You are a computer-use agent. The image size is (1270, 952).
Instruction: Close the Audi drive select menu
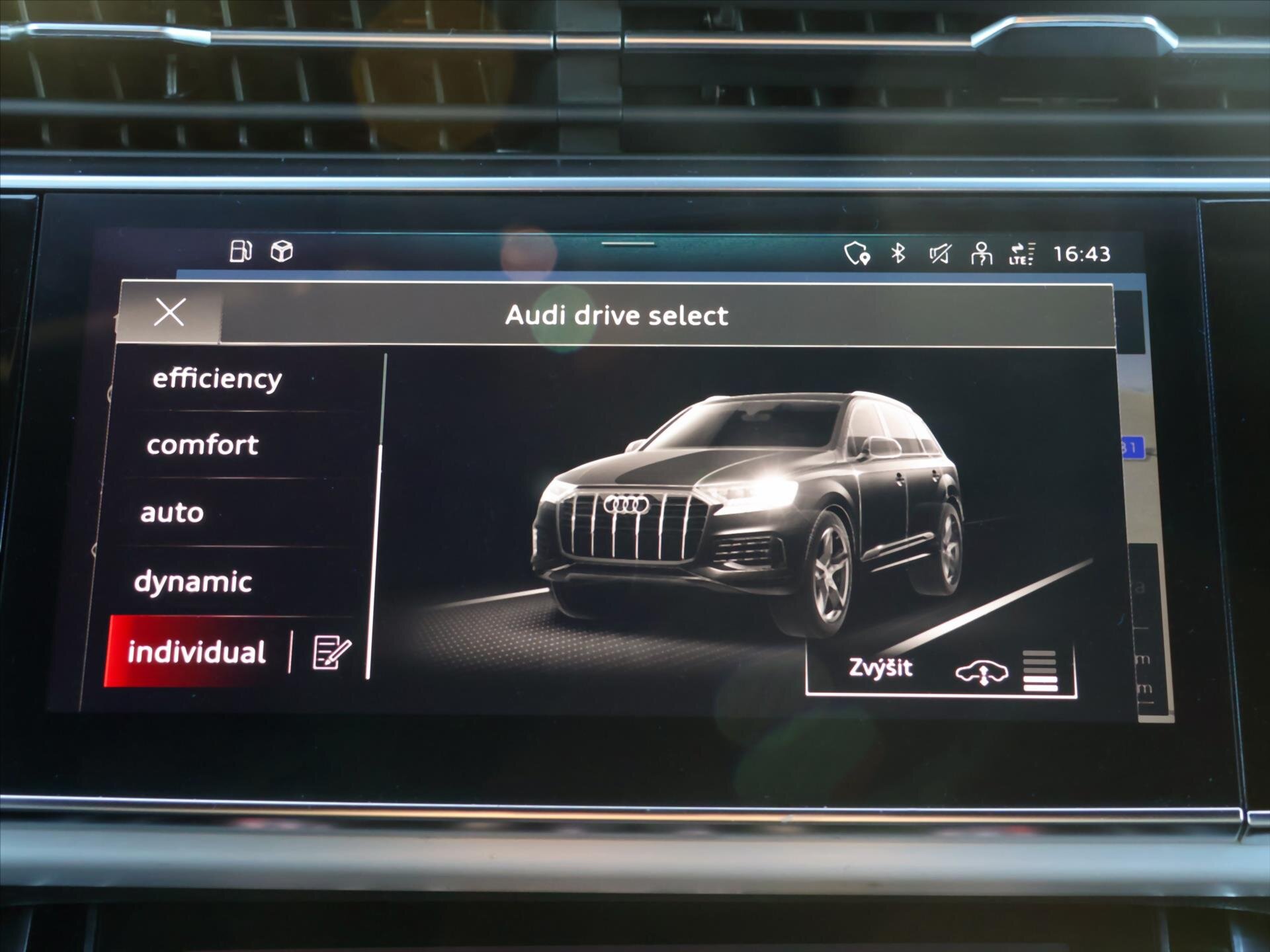click(x=171, y=313)
